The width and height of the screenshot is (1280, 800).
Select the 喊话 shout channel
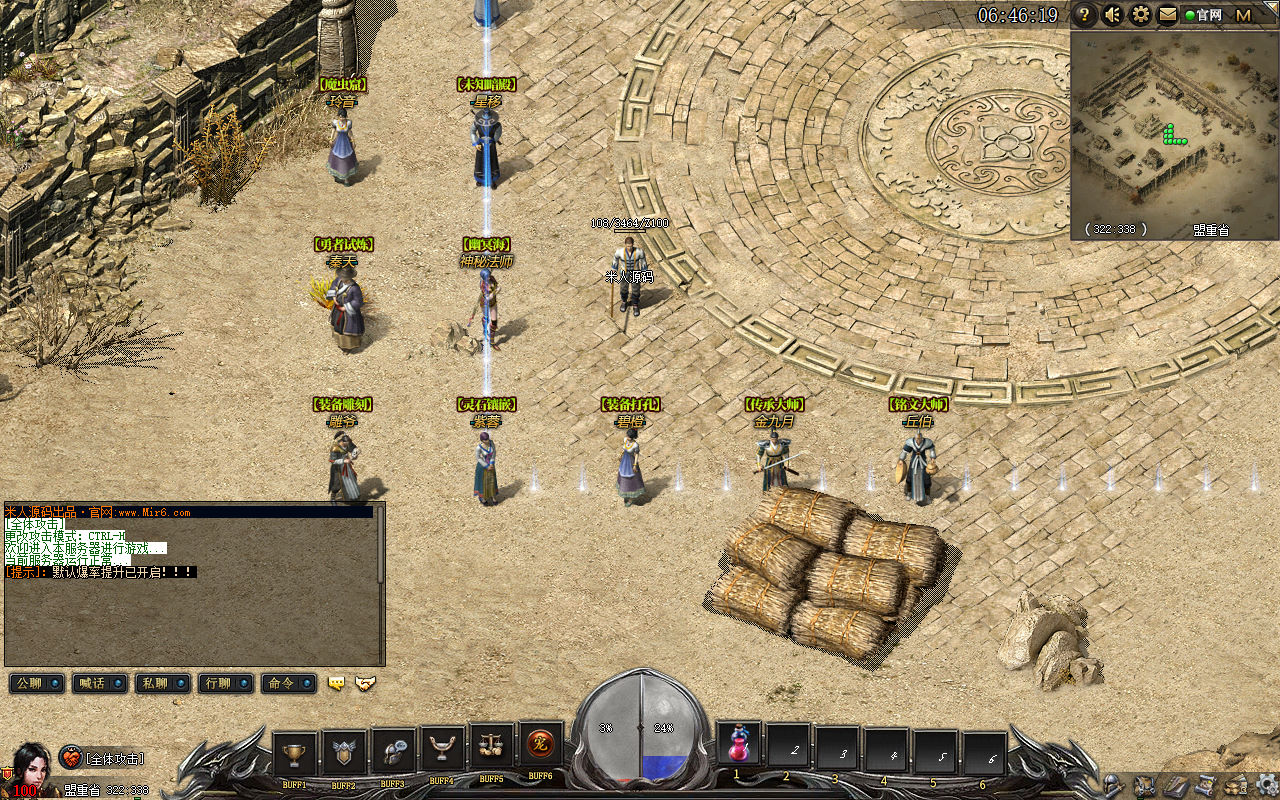tap(99, 683)
